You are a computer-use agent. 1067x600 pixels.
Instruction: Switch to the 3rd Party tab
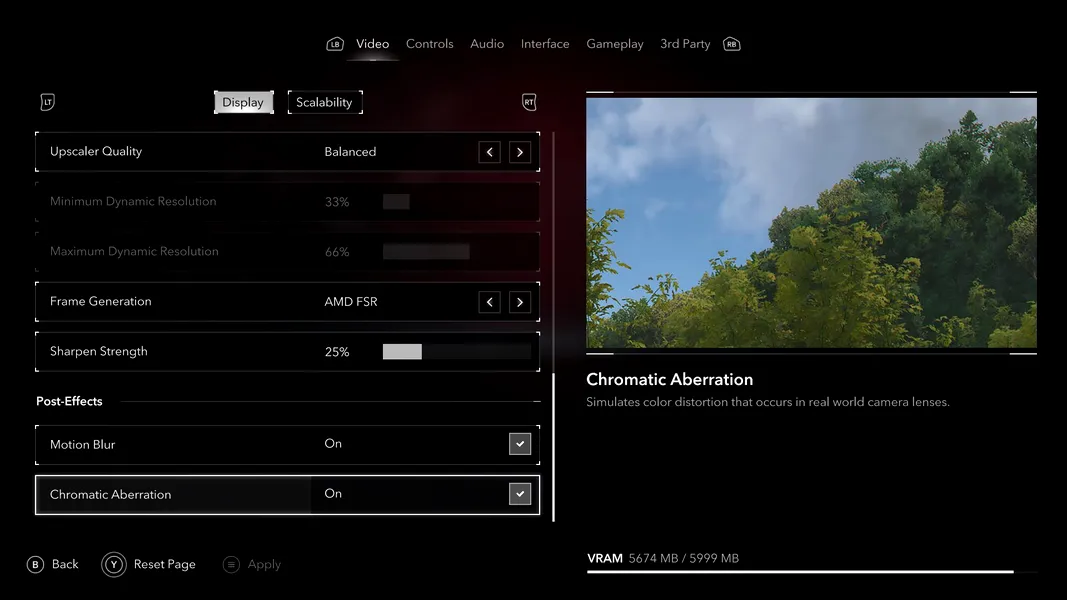point(685,44)
